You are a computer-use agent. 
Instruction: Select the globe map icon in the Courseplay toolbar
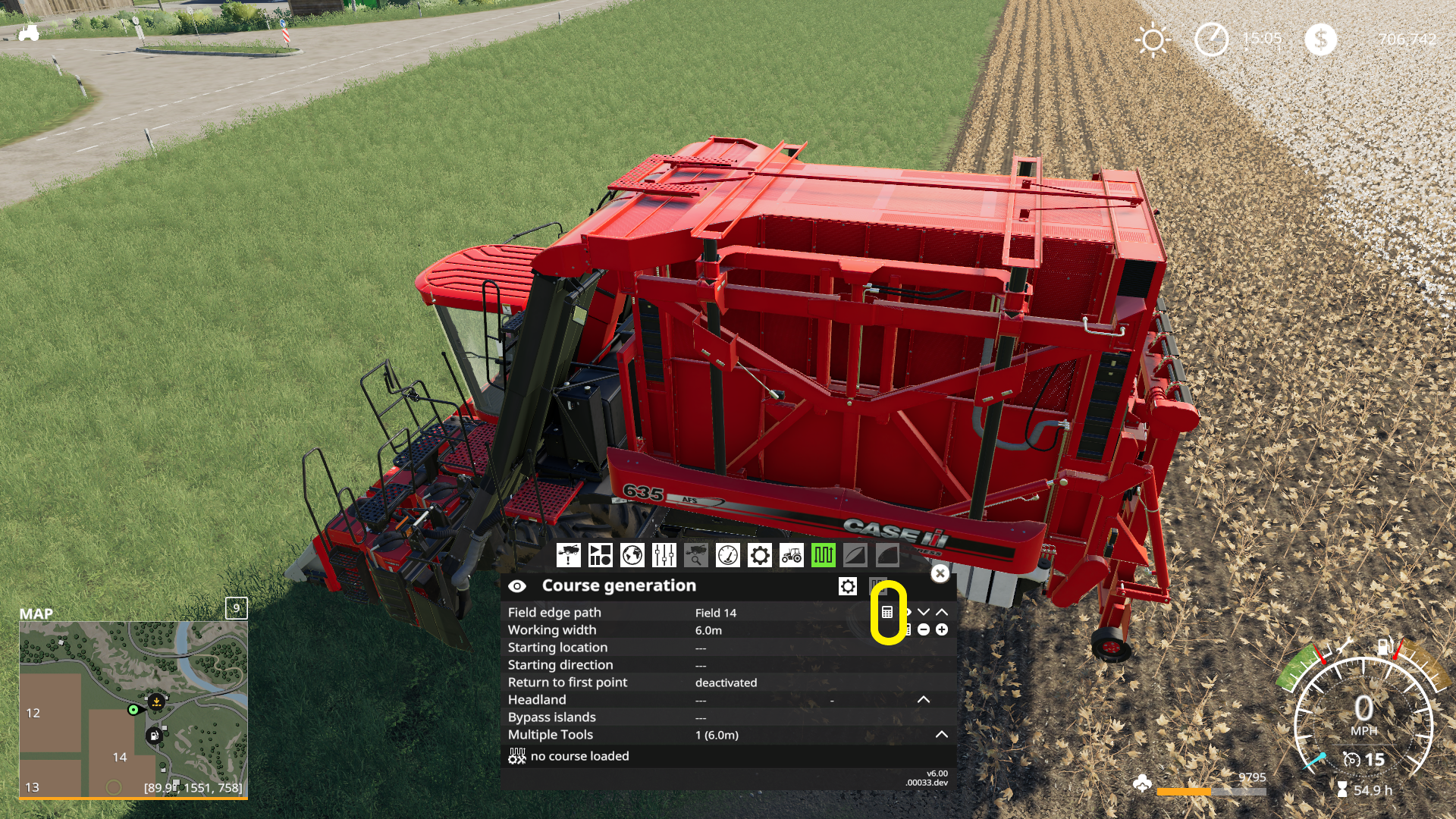point(632,555)
